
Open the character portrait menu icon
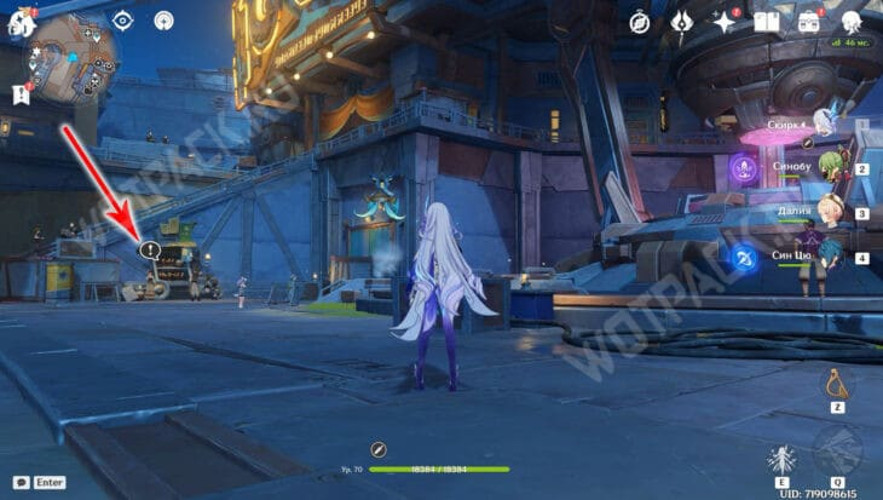(852, 21)
